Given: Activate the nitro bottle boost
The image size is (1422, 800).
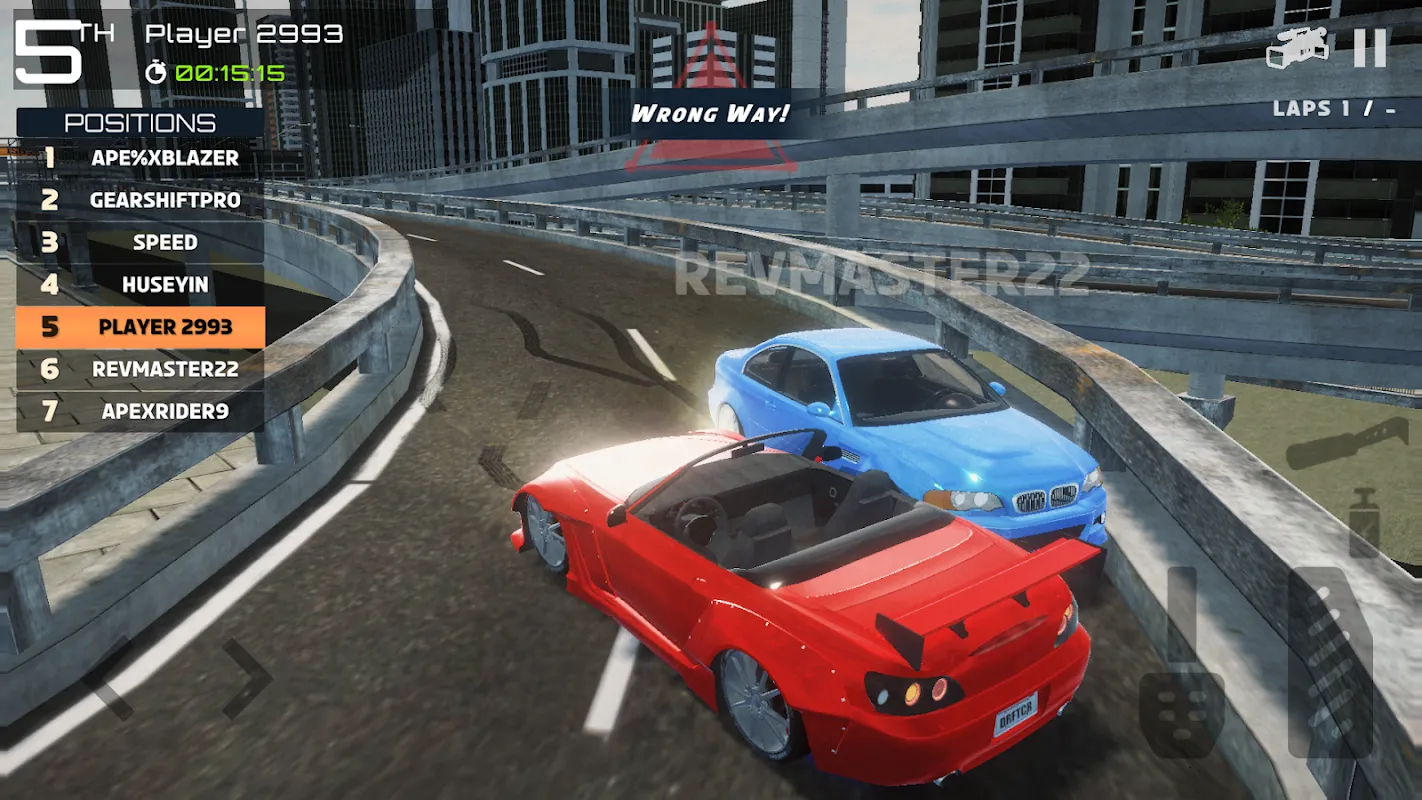Looking at the screenshot, I should [x=1365, y=522].
